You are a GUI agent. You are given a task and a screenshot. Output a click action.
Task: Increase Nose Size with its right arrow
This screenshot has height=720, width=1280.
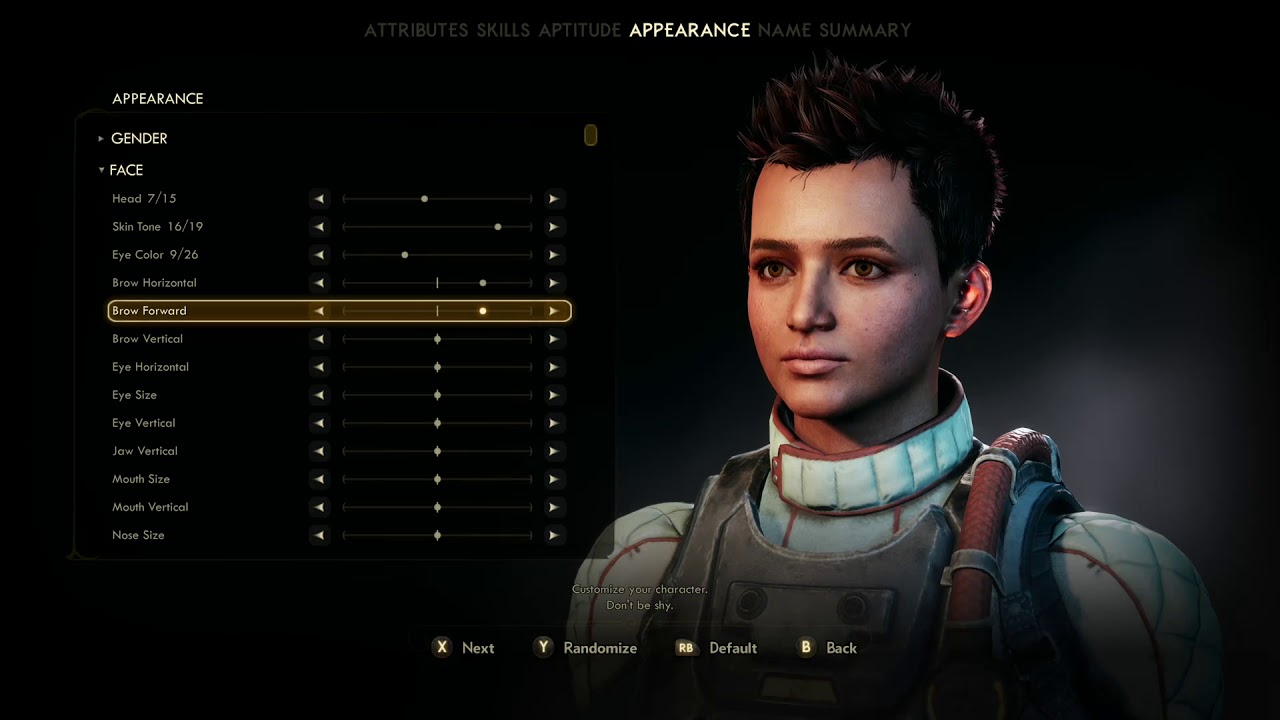553,535
